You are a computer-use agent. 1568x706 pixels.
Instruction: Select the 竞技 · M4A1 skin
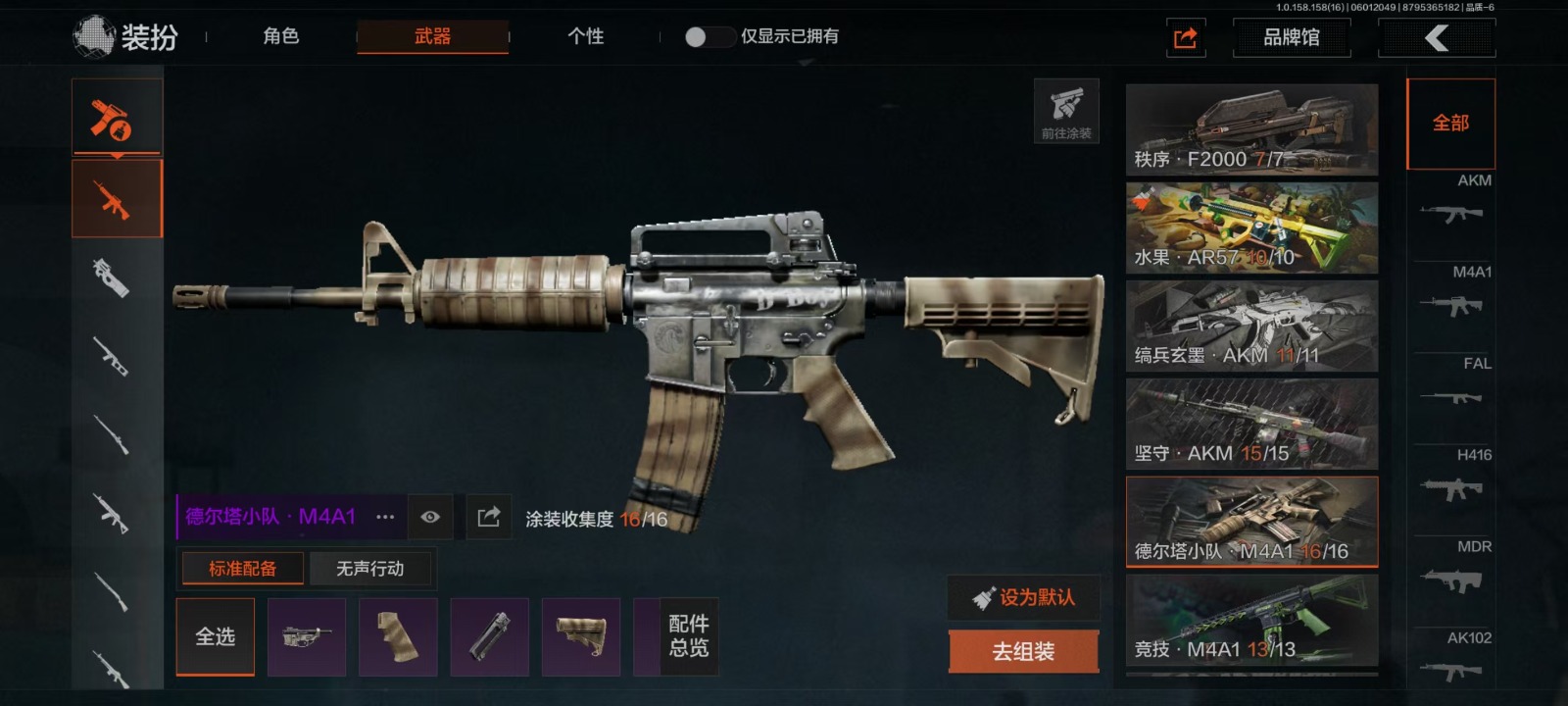point(1251,620)
